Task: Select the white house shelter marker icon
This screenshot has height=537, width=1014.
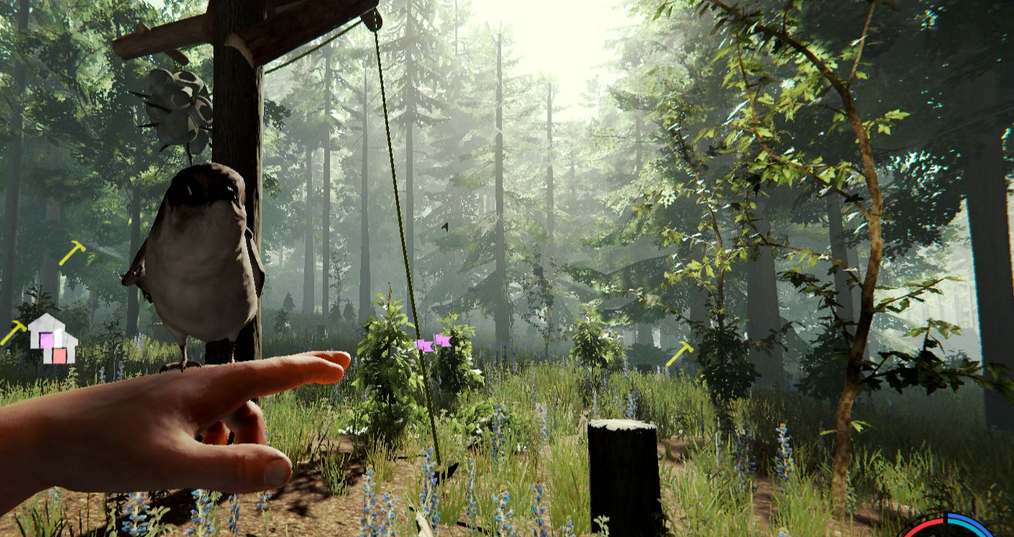Action: 52,338
